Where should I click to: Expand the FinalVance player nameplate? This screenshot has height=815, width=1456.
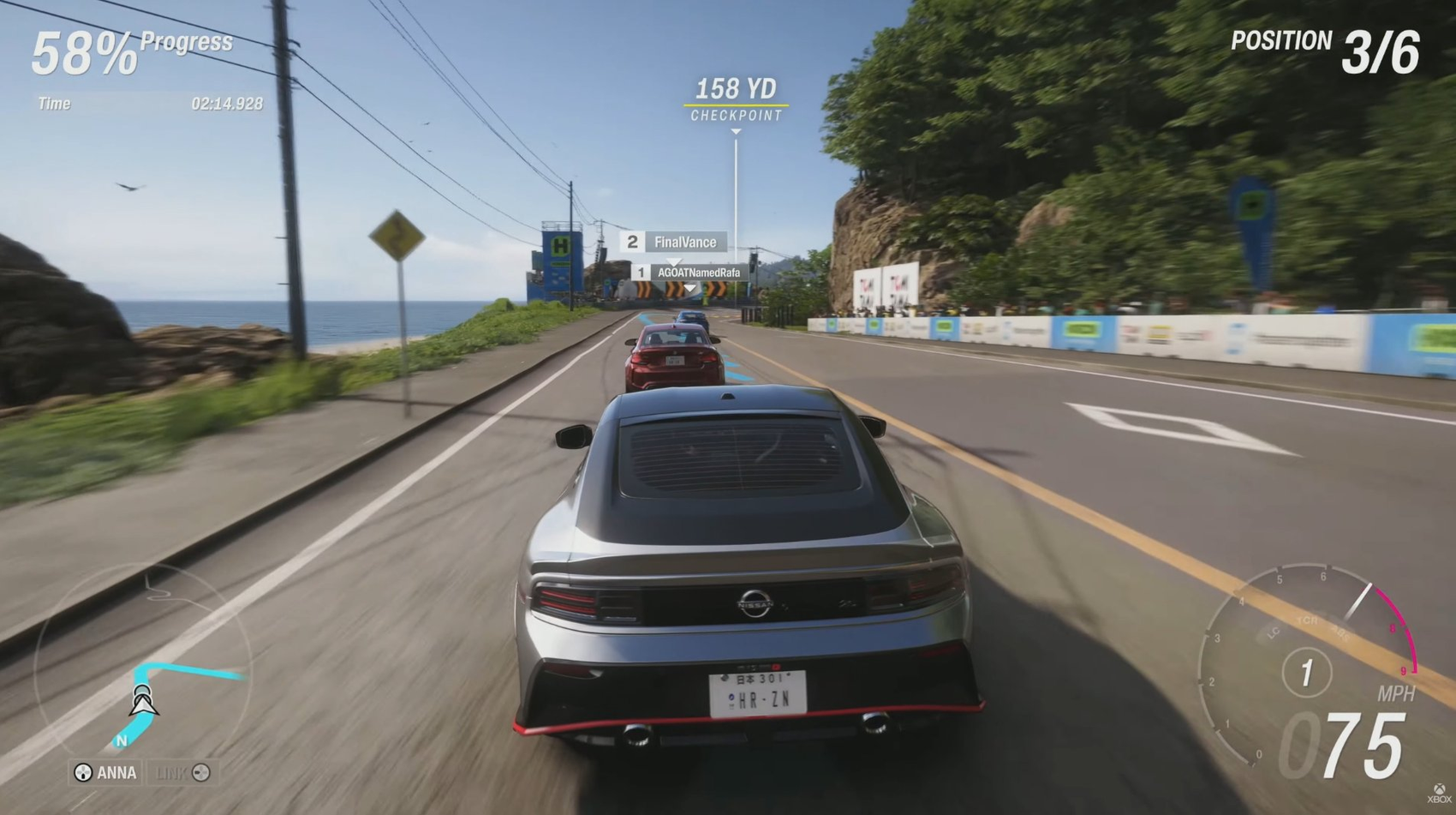[x=674, y=242]
